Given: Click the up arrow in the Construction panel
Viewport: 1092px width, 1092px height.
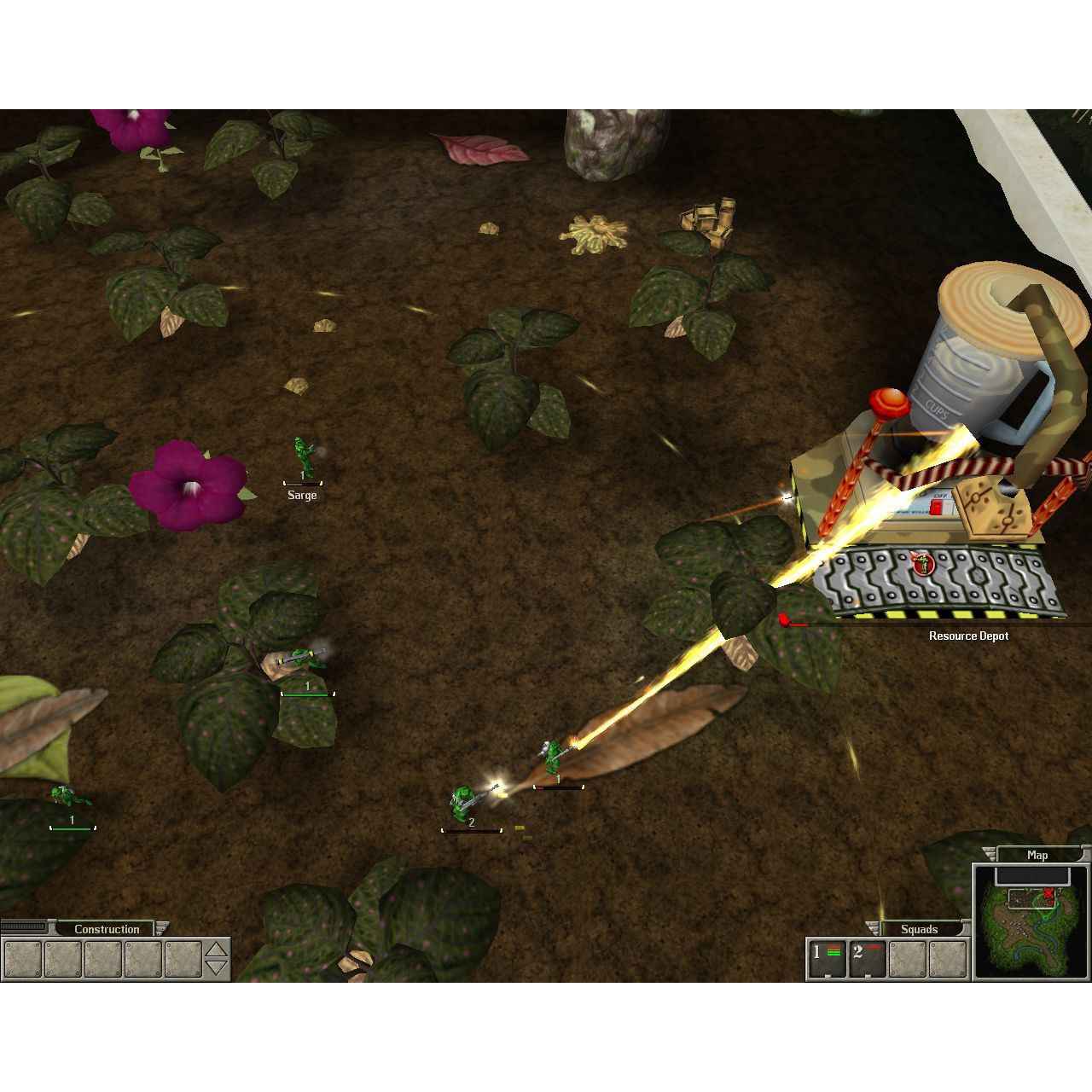Looking at the screenshot, I should tap(216, 950).
